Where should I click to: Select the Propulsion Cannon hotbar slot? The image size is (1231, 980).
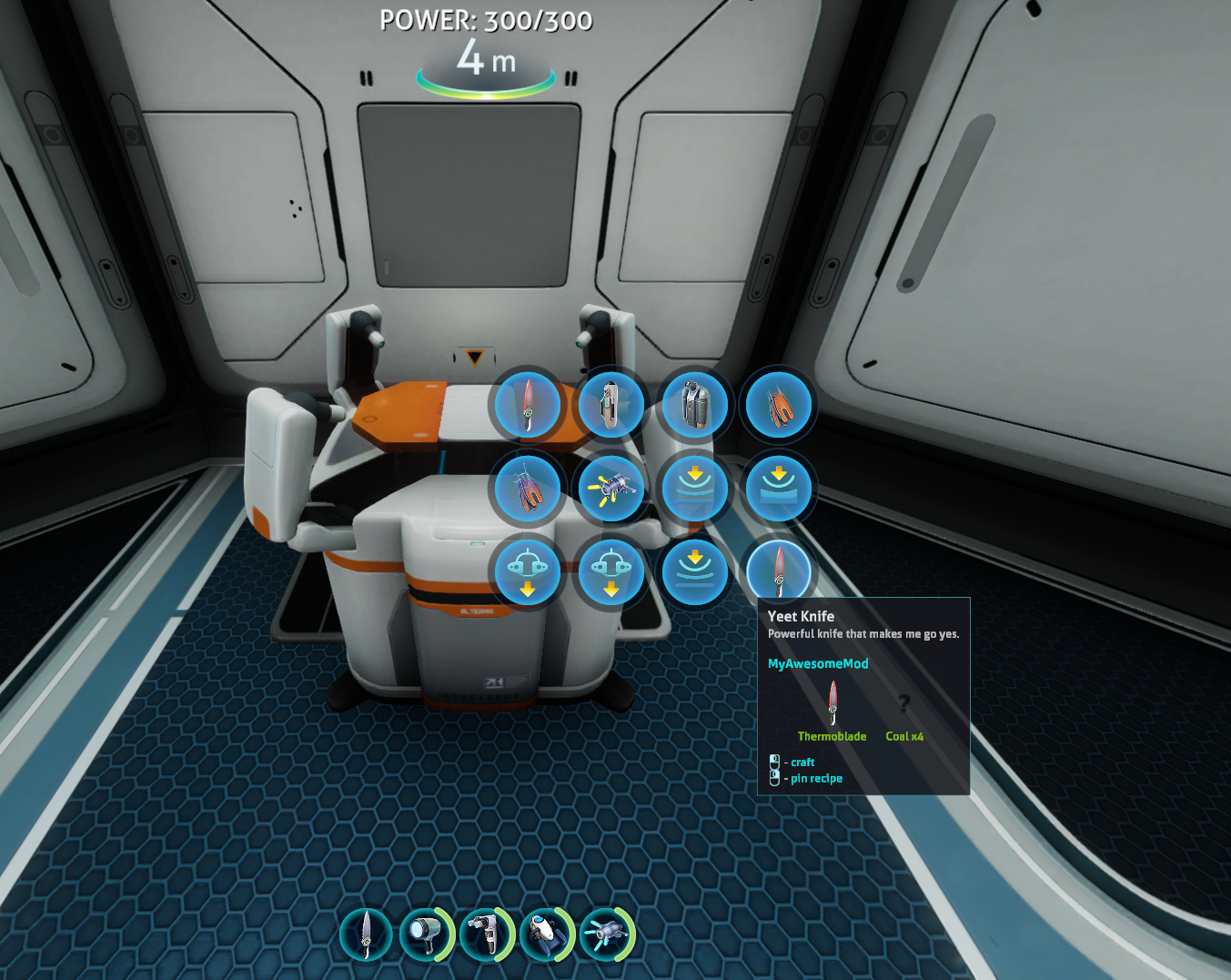click(606, 934)
